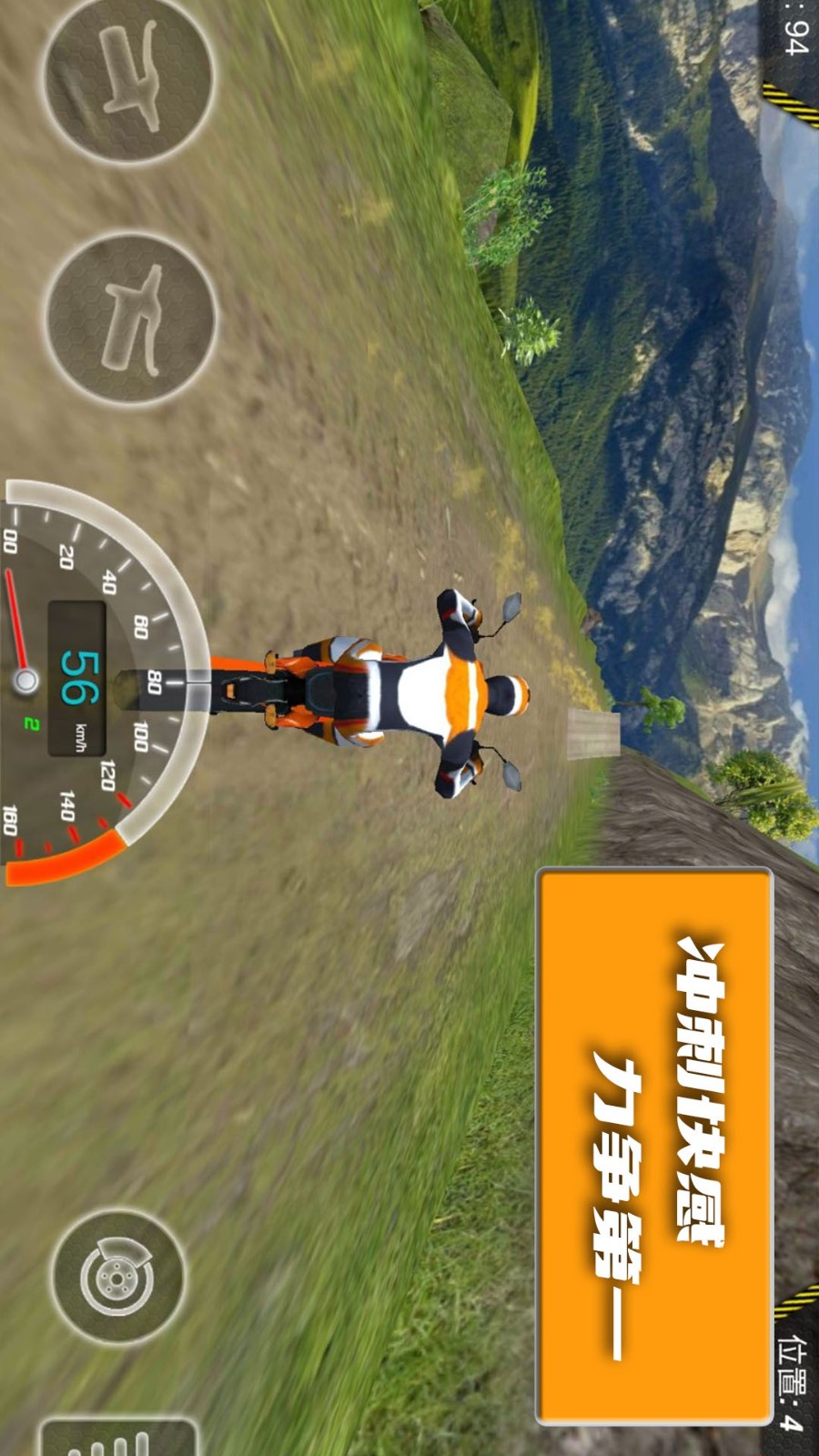Tap the accelerator pedal with vertical bars
Screen dimensions: 819x1456
point(118,1438)
